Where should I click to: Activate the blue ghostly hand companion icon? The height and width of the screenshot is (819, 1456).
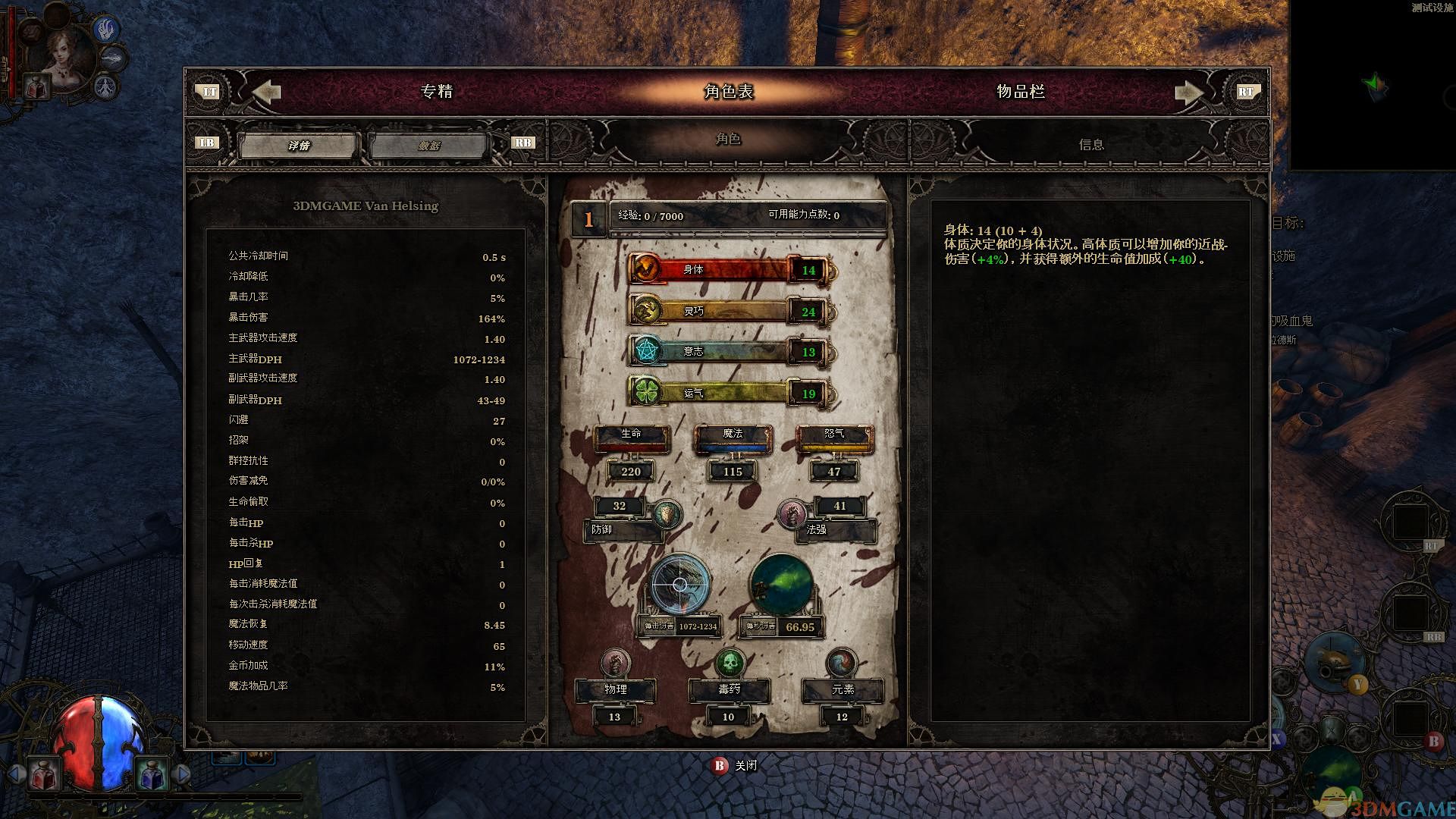[x=106, y=29]
